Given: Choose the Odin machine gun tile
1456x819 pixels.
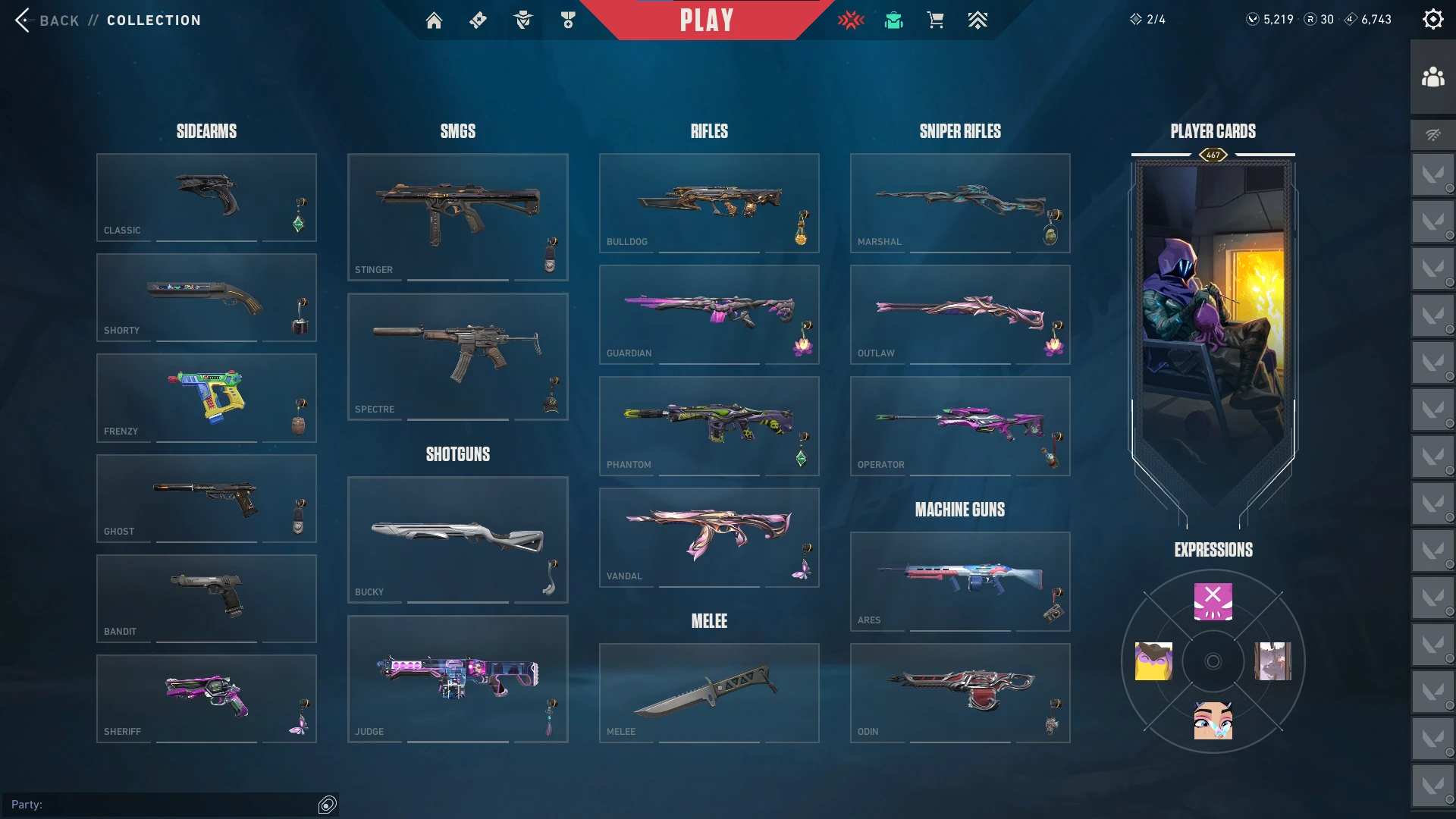Looking at the screenshot, I should point(959,692).
